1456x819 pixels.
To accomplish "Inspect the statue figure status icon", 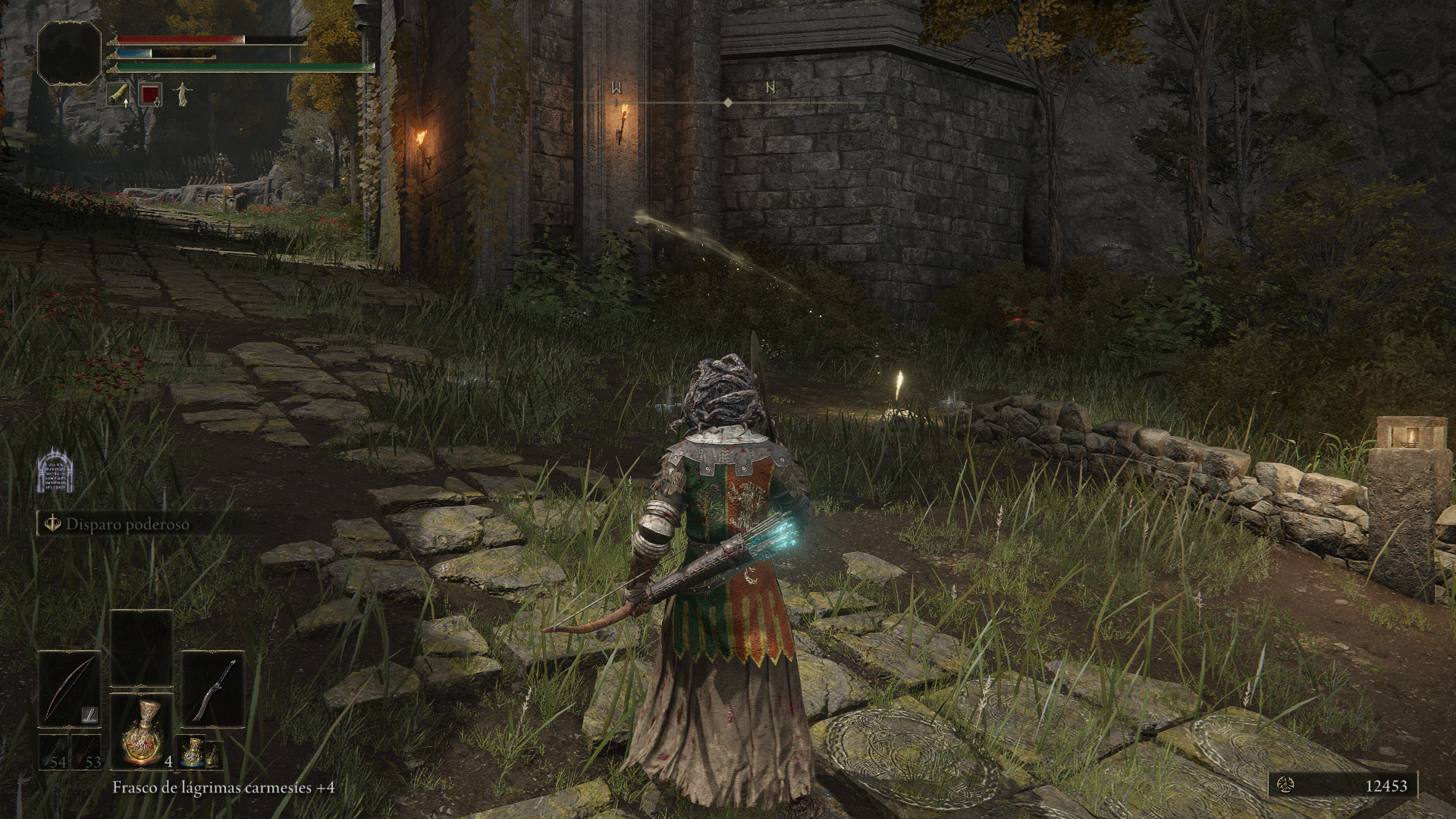I will [182, 95].
